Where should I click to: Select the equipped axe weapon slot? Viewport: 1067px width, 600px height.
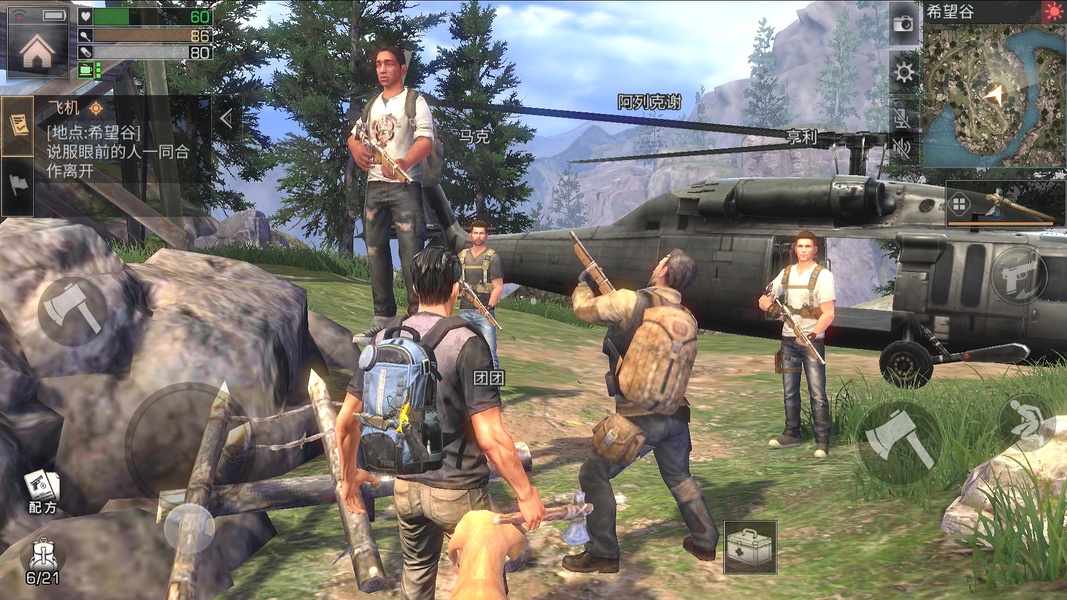(x=1005, y=204)
